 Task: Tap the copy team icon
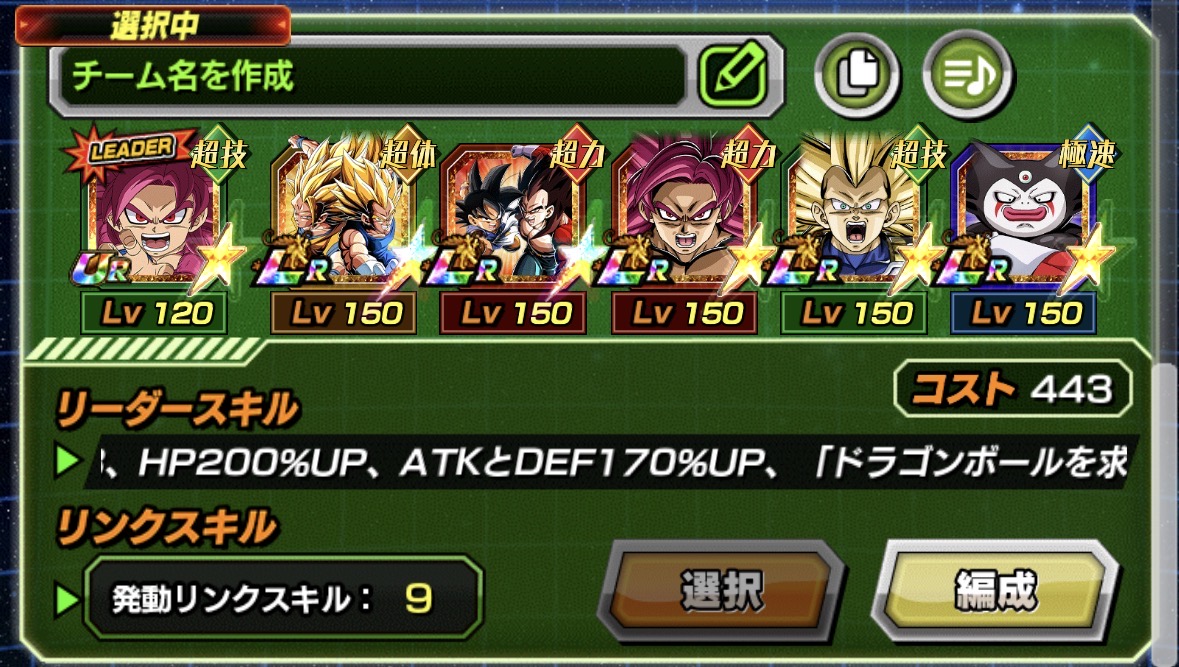pyautogui.click(x=856, y=74)
